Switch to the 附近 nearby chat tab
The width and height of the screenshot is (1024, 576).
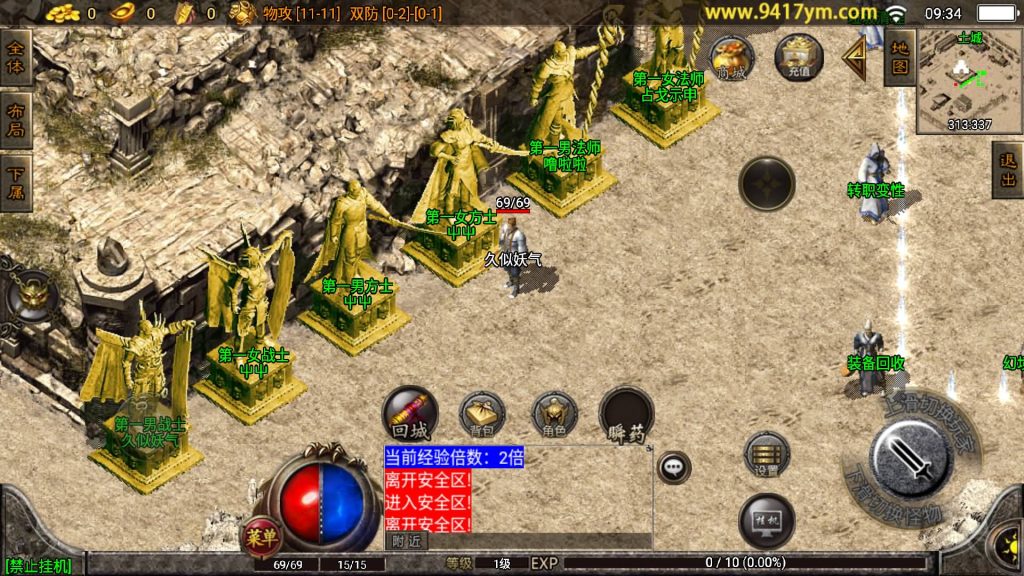pos(406,540)
